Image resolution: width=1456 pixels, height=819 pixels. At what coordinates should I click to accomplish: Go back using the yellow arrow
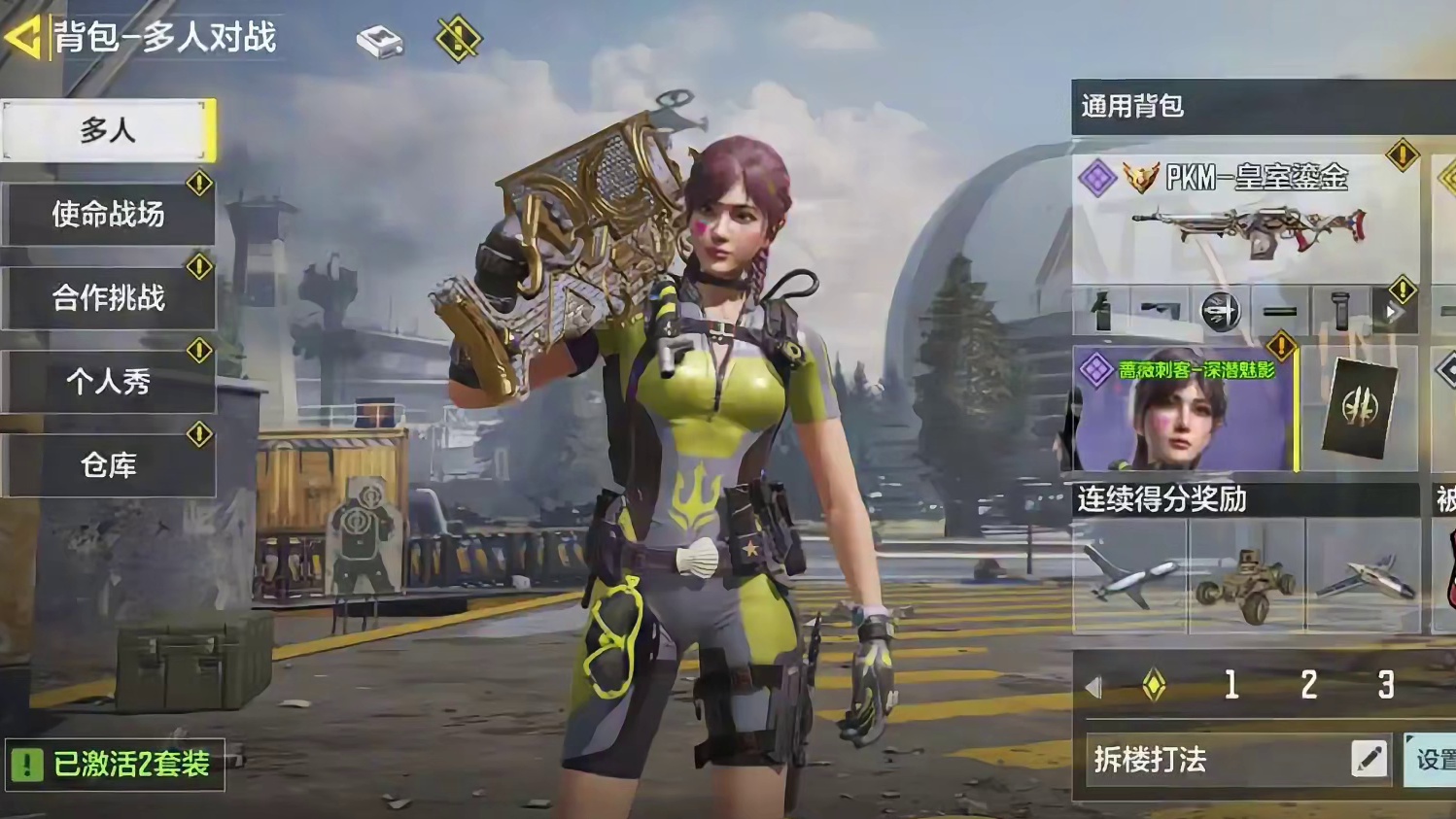(23, 38)
